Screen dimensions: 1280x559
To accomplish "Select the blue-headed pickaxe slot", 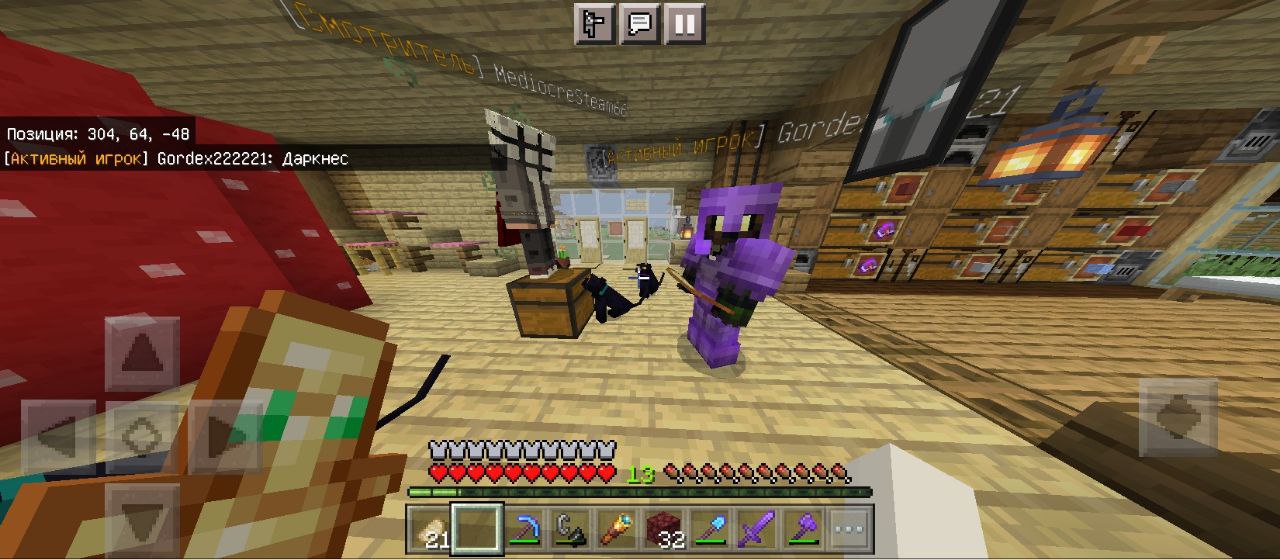I will point(521,529).
